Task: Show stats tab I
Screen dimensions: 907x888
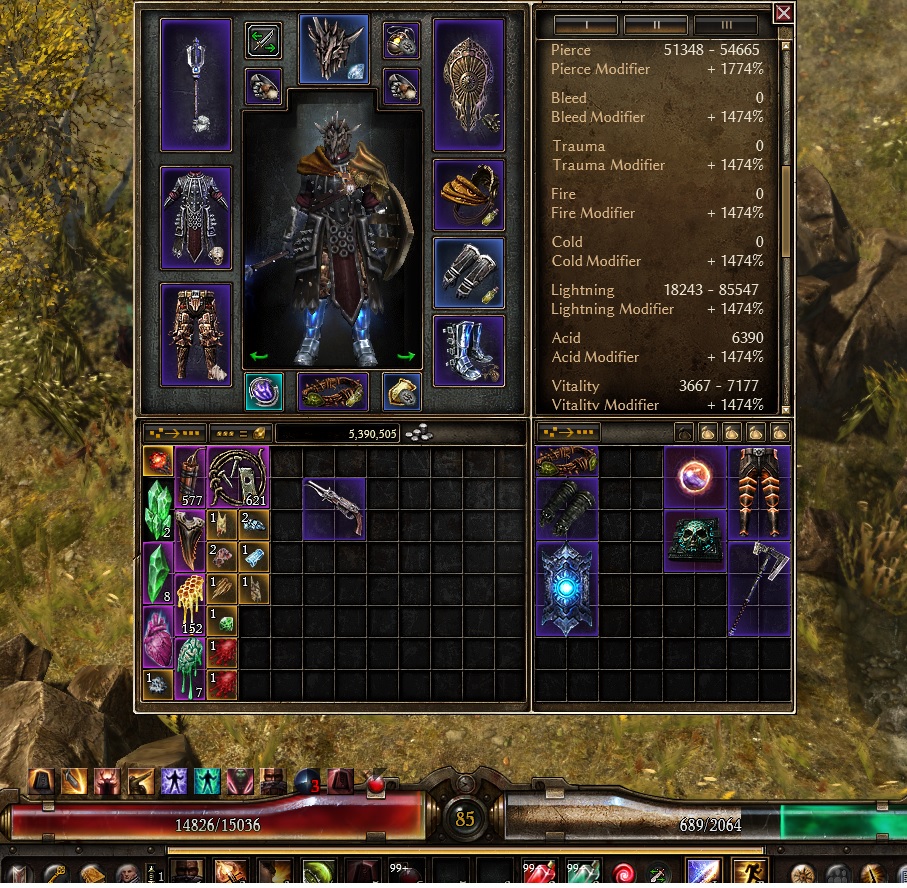Action: coord(585,24)
